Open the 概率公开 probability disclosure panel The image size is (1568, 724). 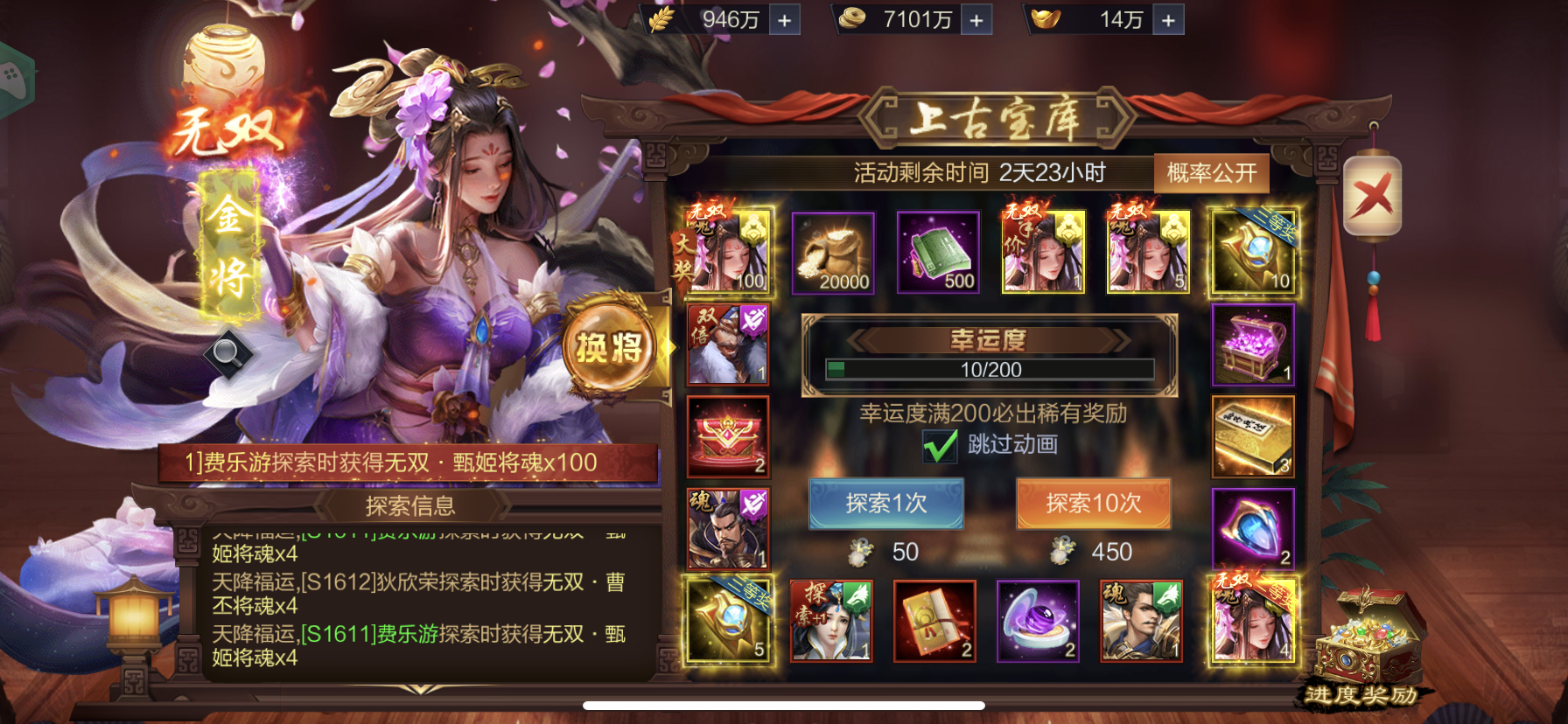point(1213,172)
